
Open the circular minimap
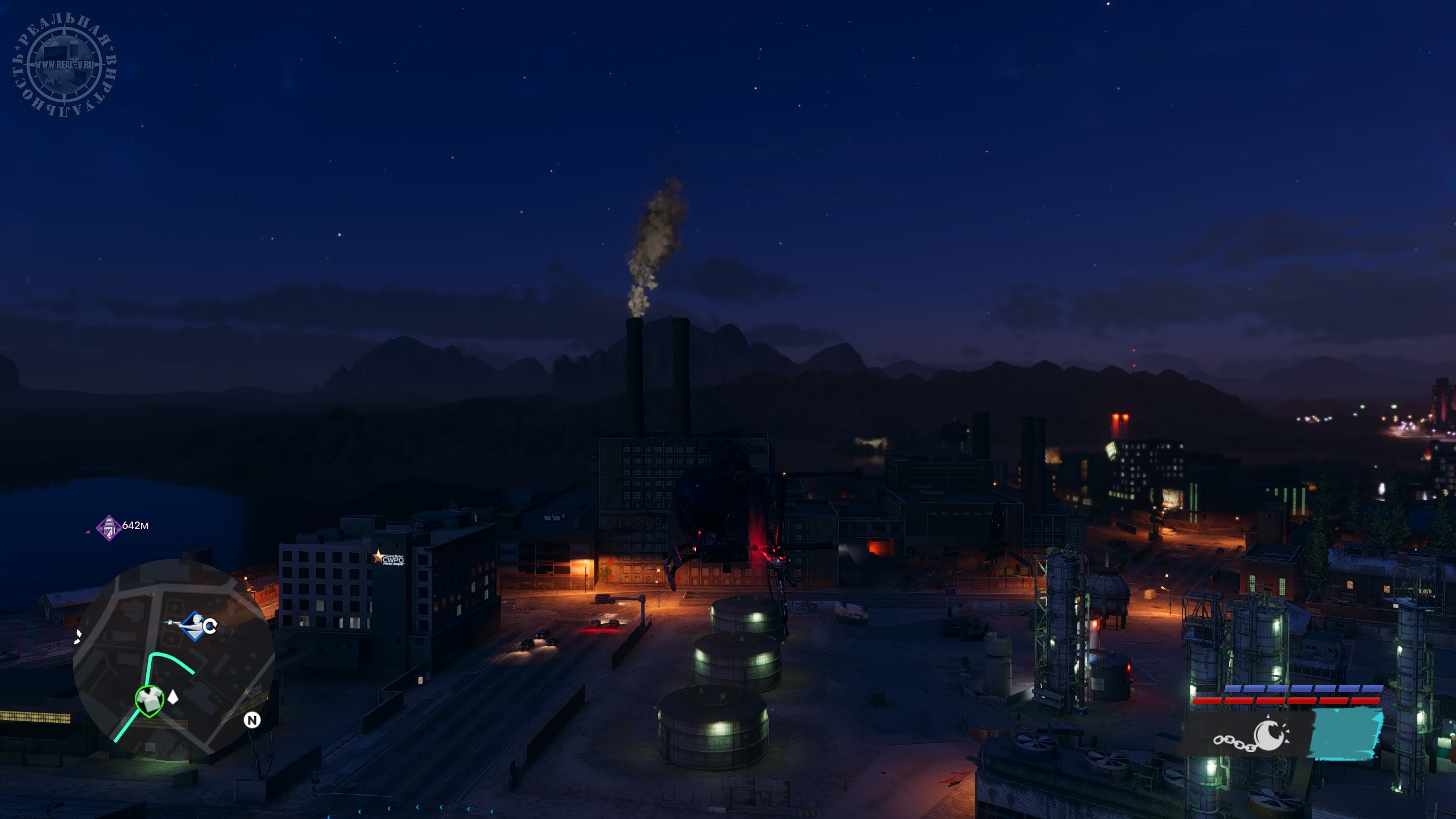click(x=173, y=660)
